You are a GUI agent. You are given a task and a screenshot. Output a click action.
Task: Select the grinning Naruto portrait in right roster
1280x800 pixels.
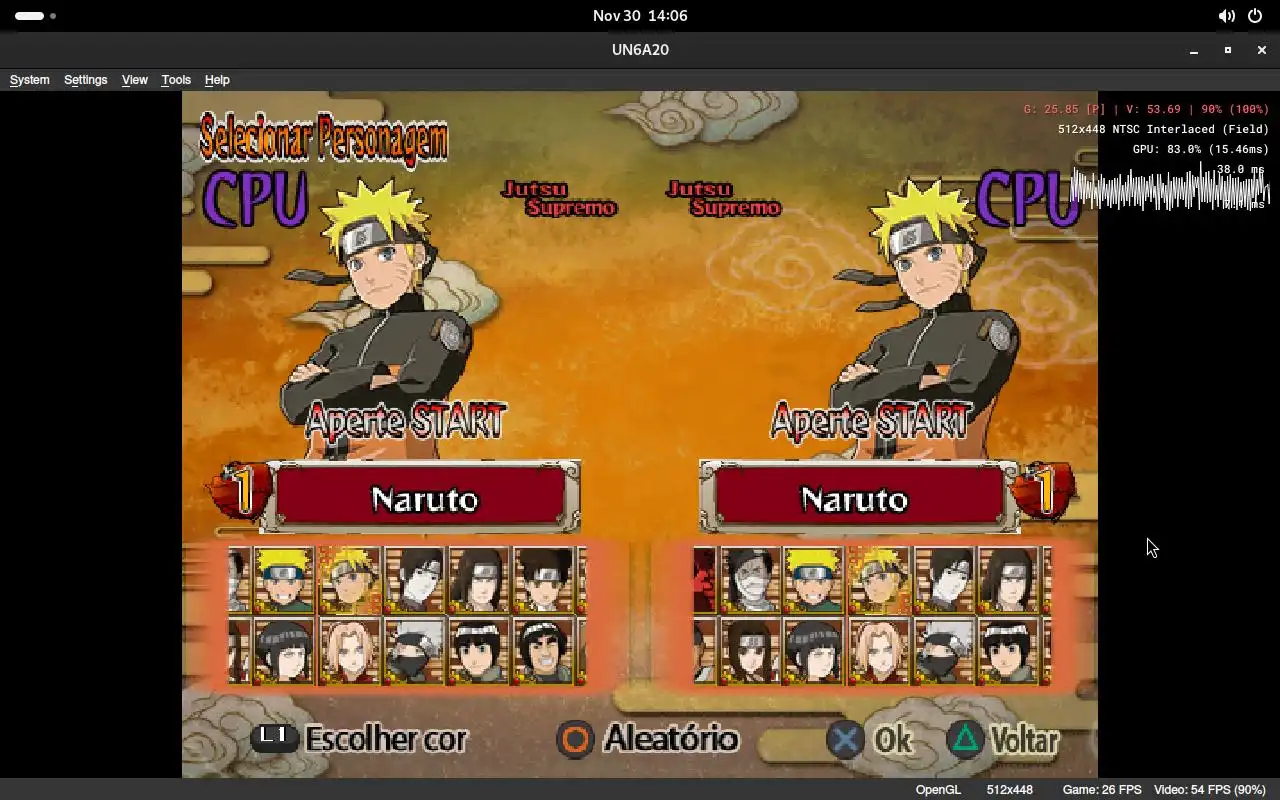click(813, 580)
